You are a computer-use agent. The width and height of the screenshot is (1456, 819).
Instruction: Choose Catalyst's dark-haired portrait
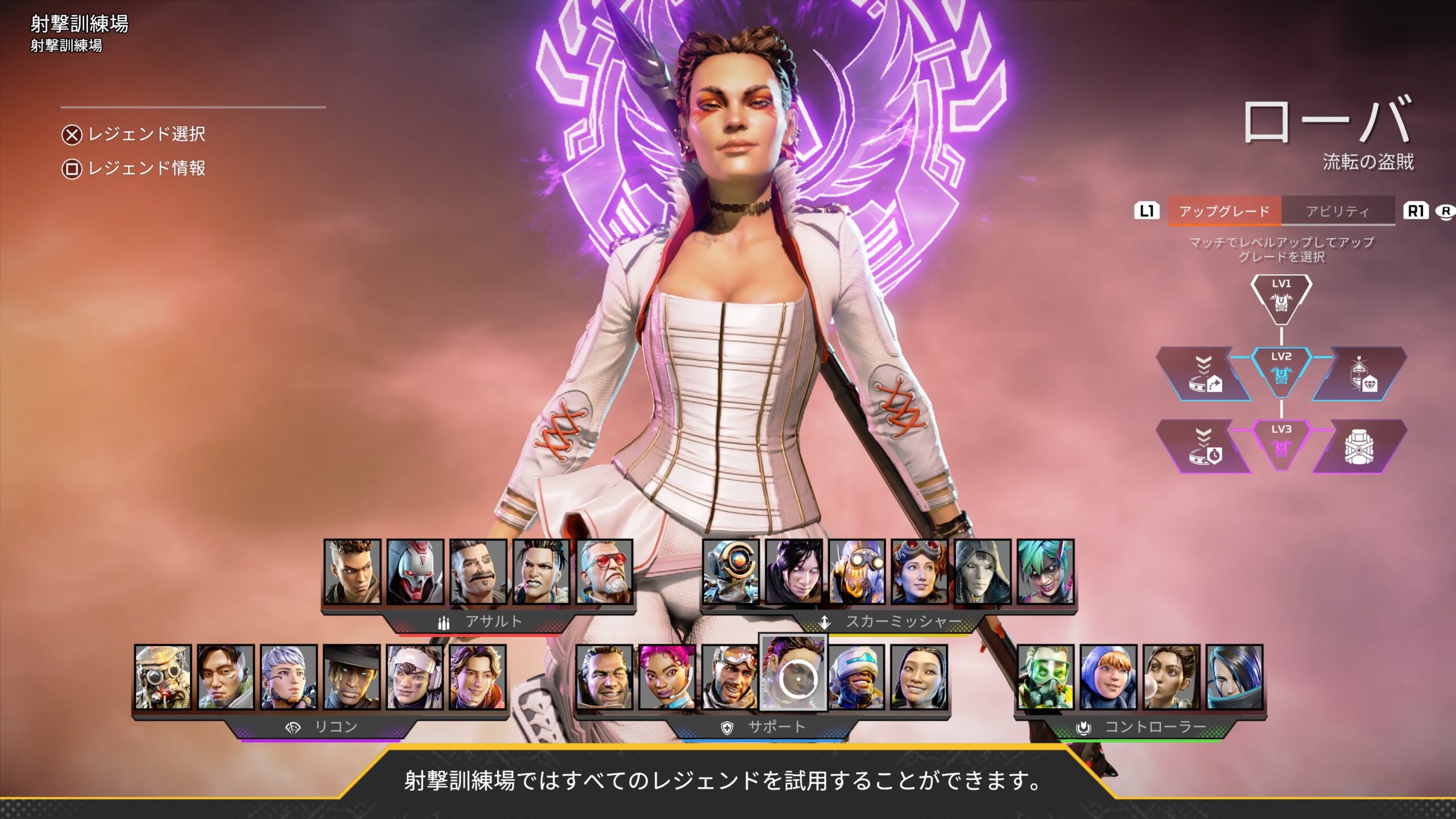1234,677
